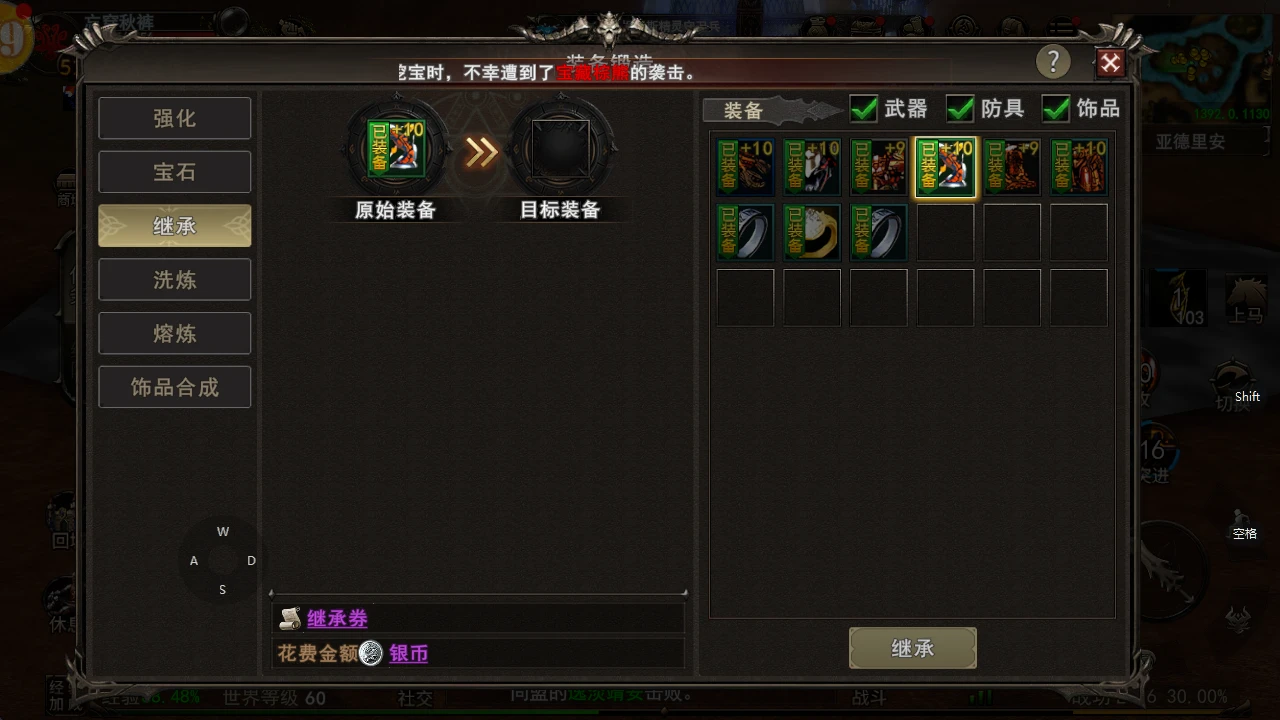Select the highlighted +10 weapon thumbnail
The image size is (1280, 720).
point(945,166)
